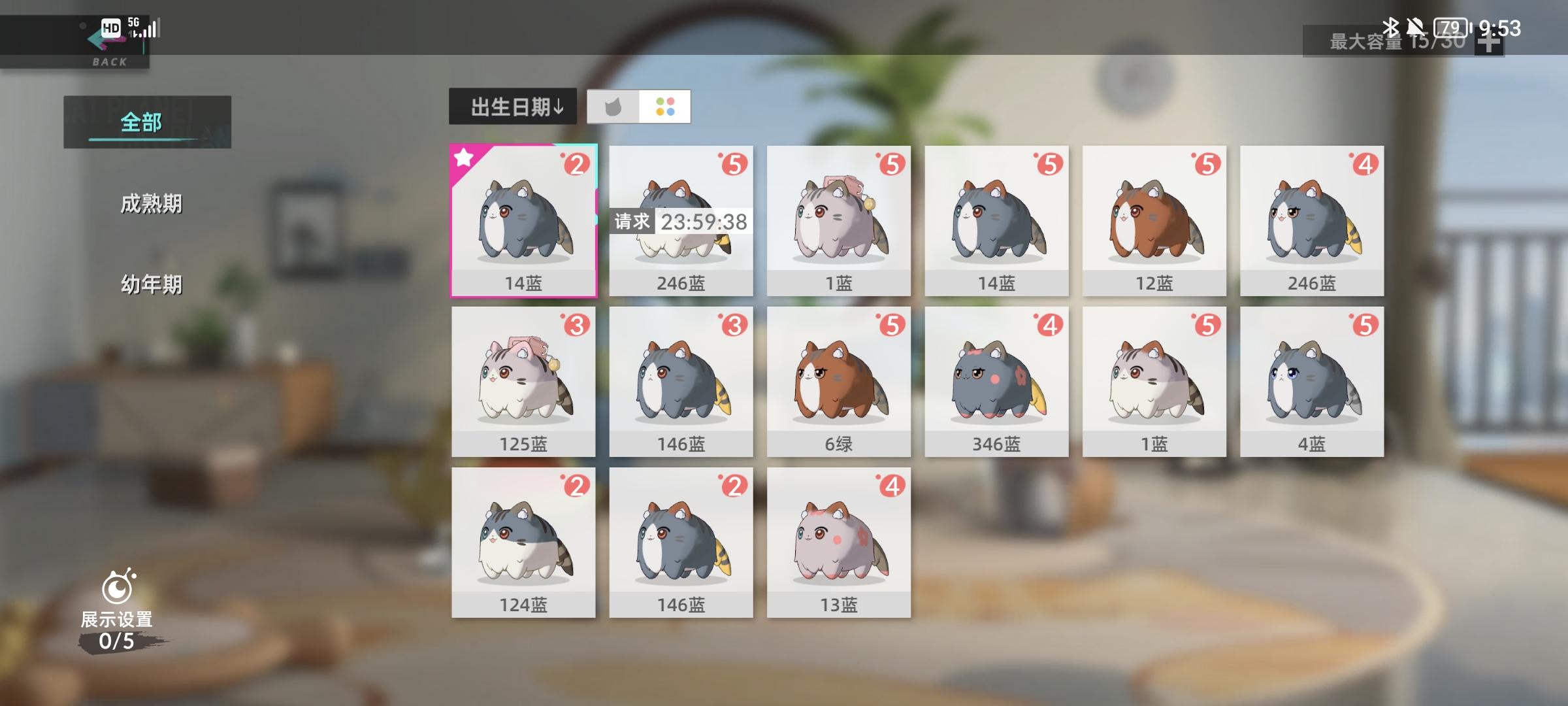Switch to the 幼年期 category
Screen dimensions: 1568x706
(152, 284)
